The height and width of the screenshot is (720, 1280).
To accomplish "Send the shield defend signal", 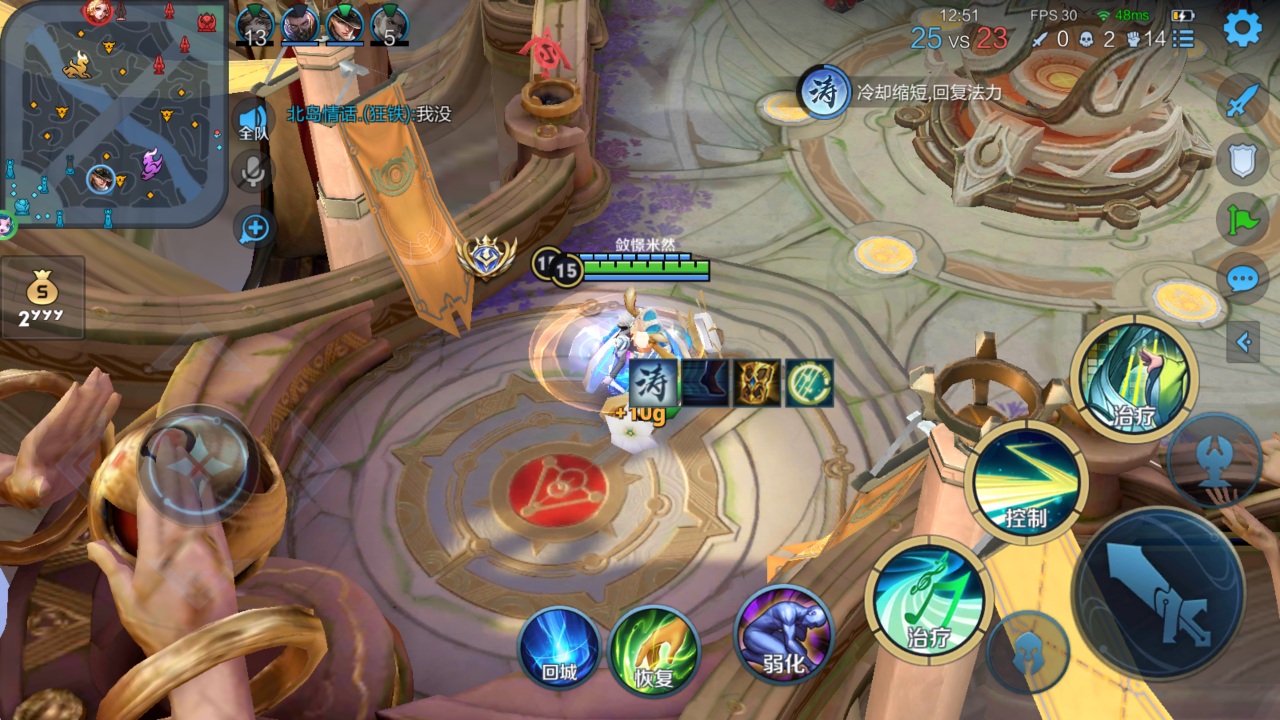I will [1241, 159].
